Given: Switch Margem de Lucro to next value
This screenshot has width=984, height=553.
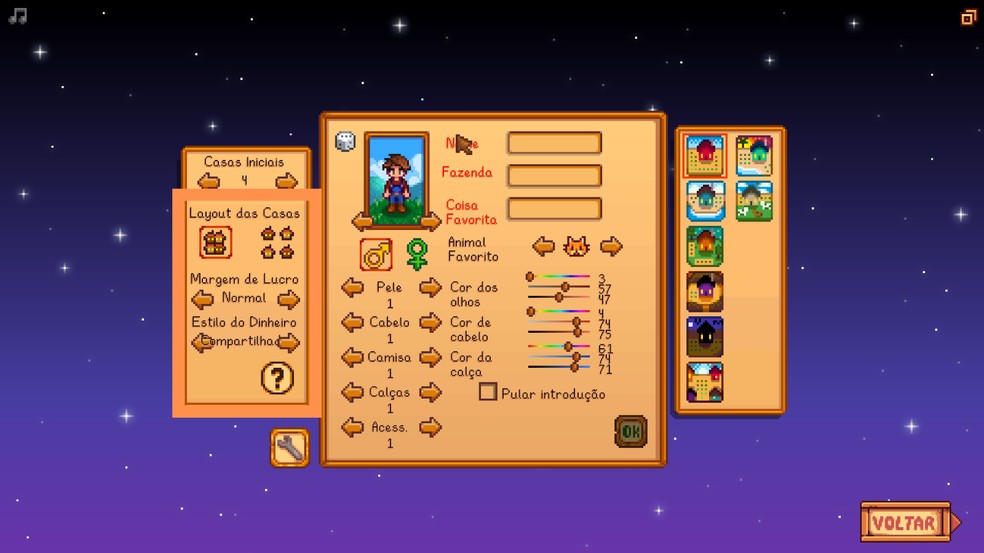Looking at the screenshot, I should click(288, 299).
